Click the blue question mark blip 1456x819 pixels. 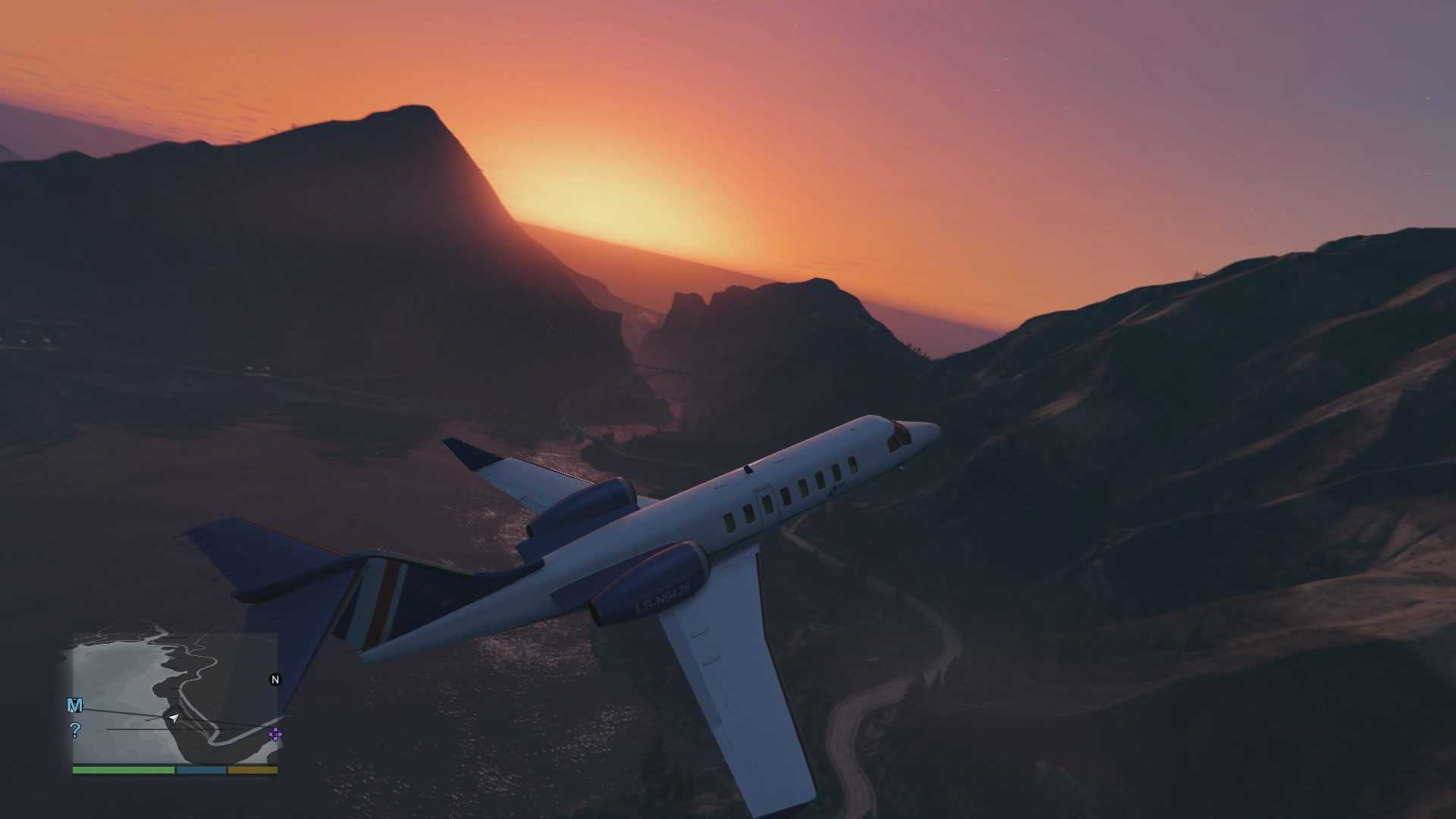[x=74, y=731]
